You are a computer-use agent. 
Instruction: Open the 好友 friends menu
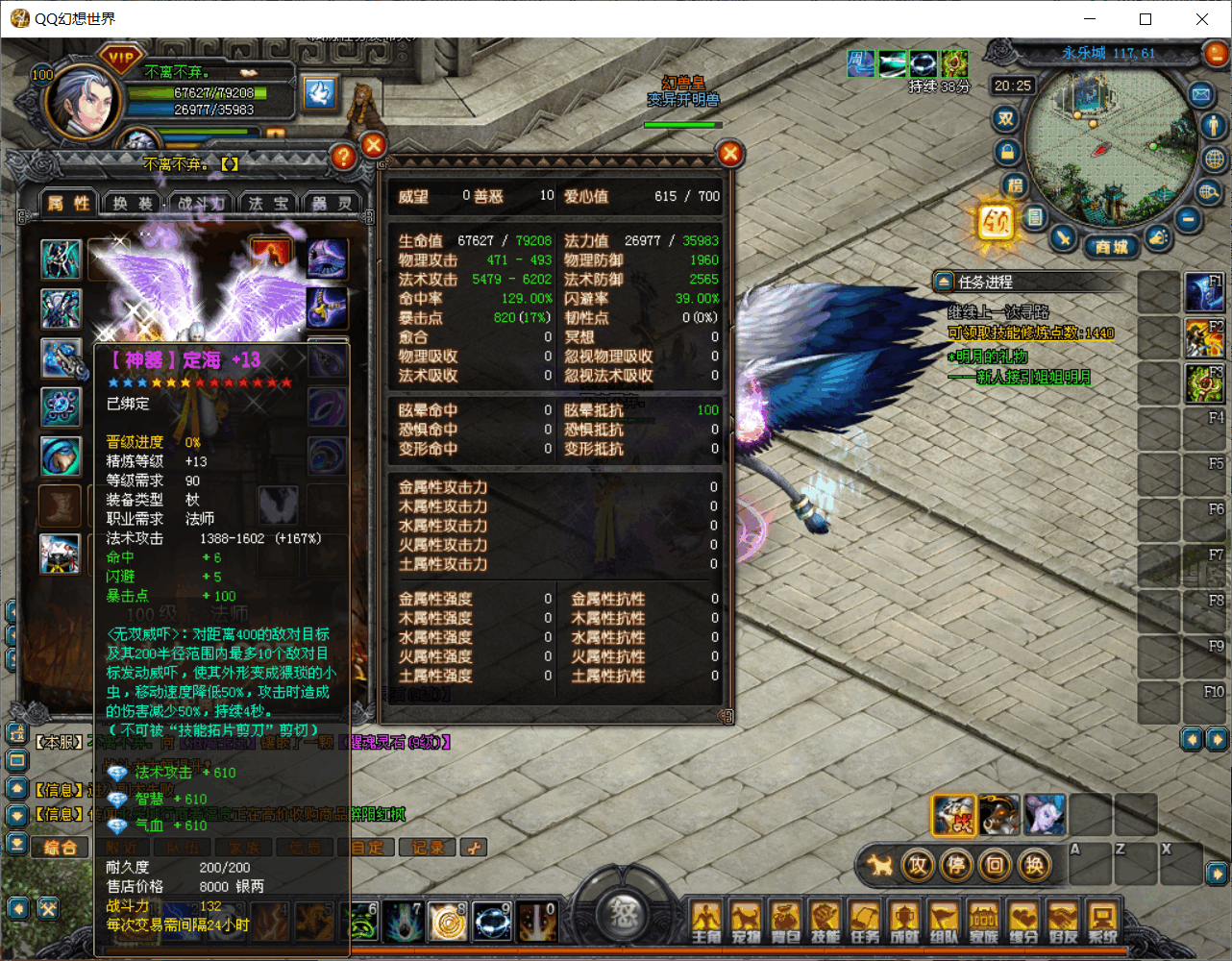tap(1063, 923)
